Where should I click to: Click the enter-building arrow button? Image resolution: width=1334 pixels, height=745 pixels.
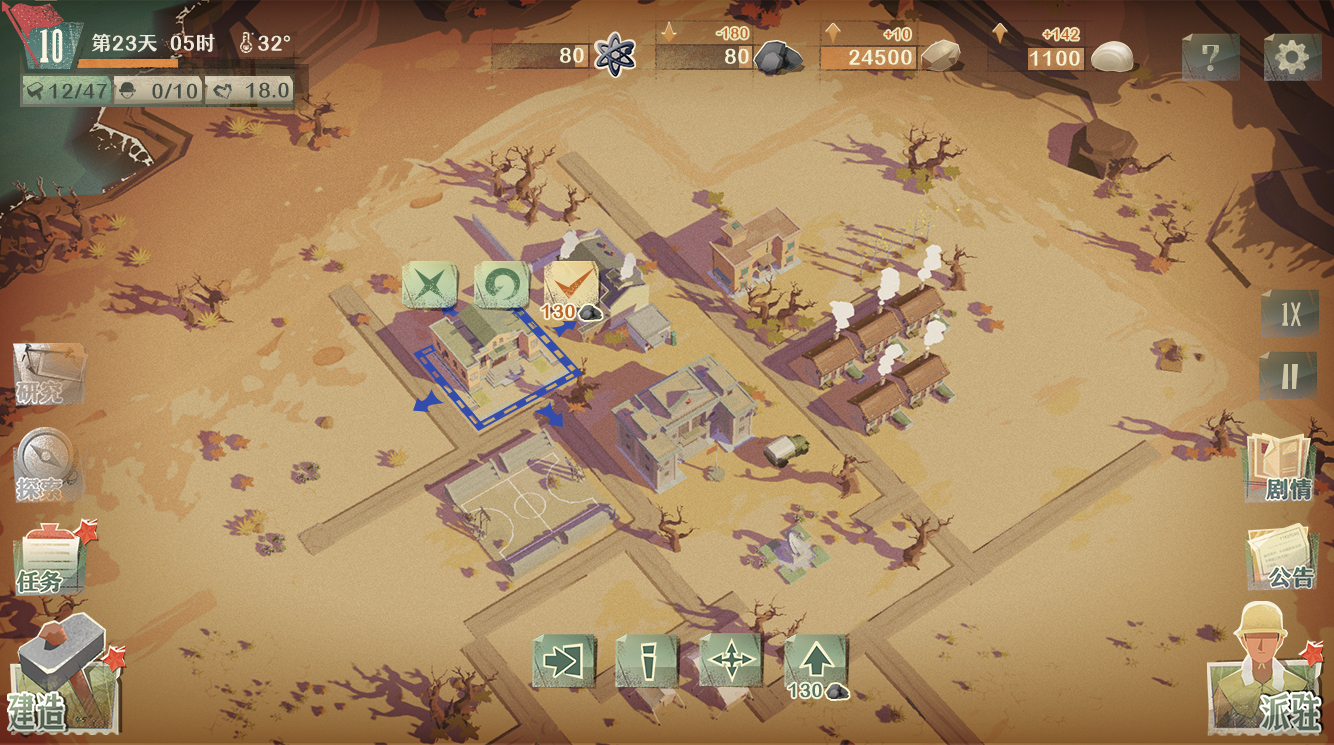tap(564, 661)
